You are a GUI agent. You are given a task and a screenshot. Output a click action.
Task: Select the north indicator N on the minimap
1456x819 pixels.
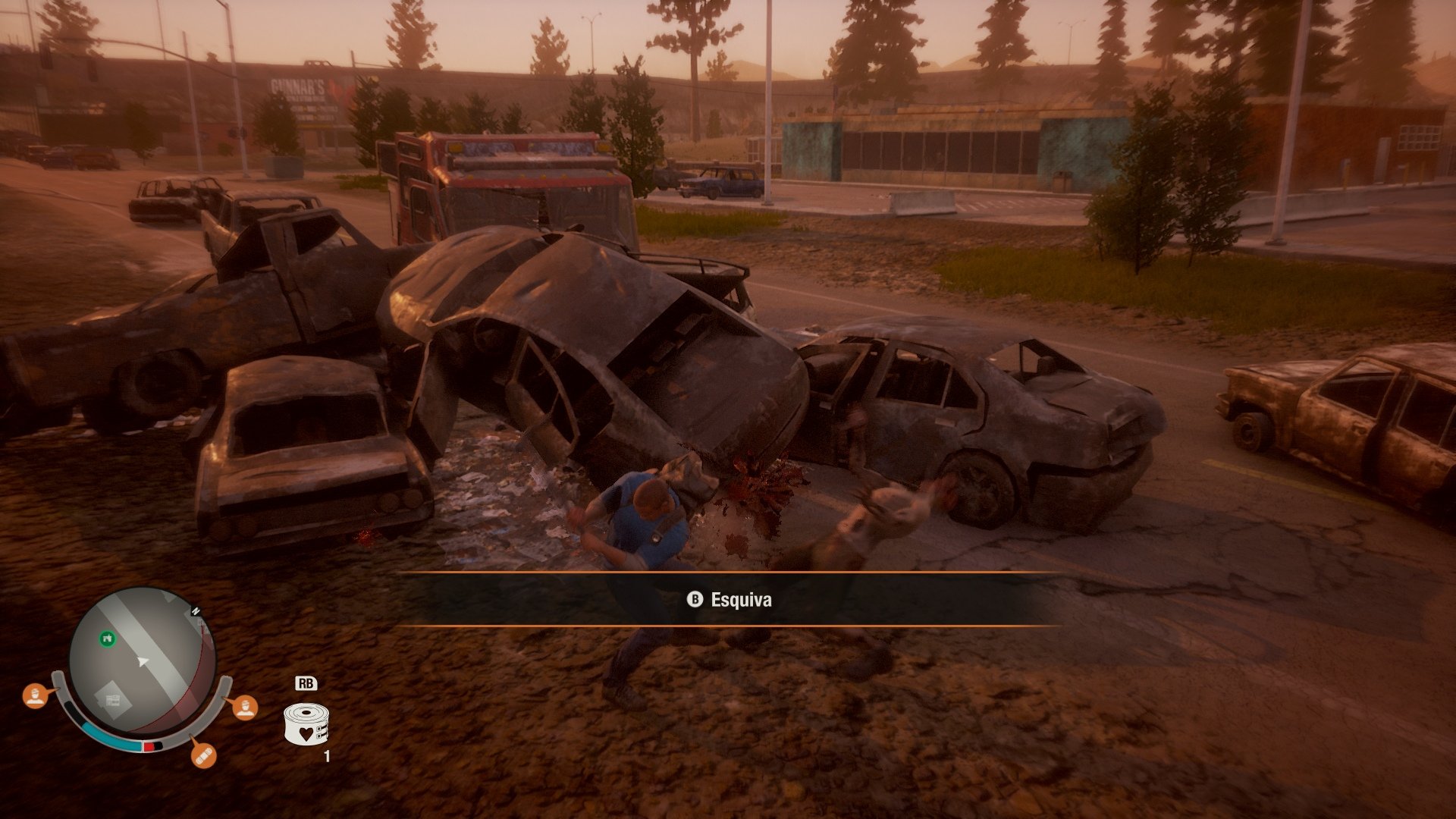pyautogui.click(x=195, y=611)
